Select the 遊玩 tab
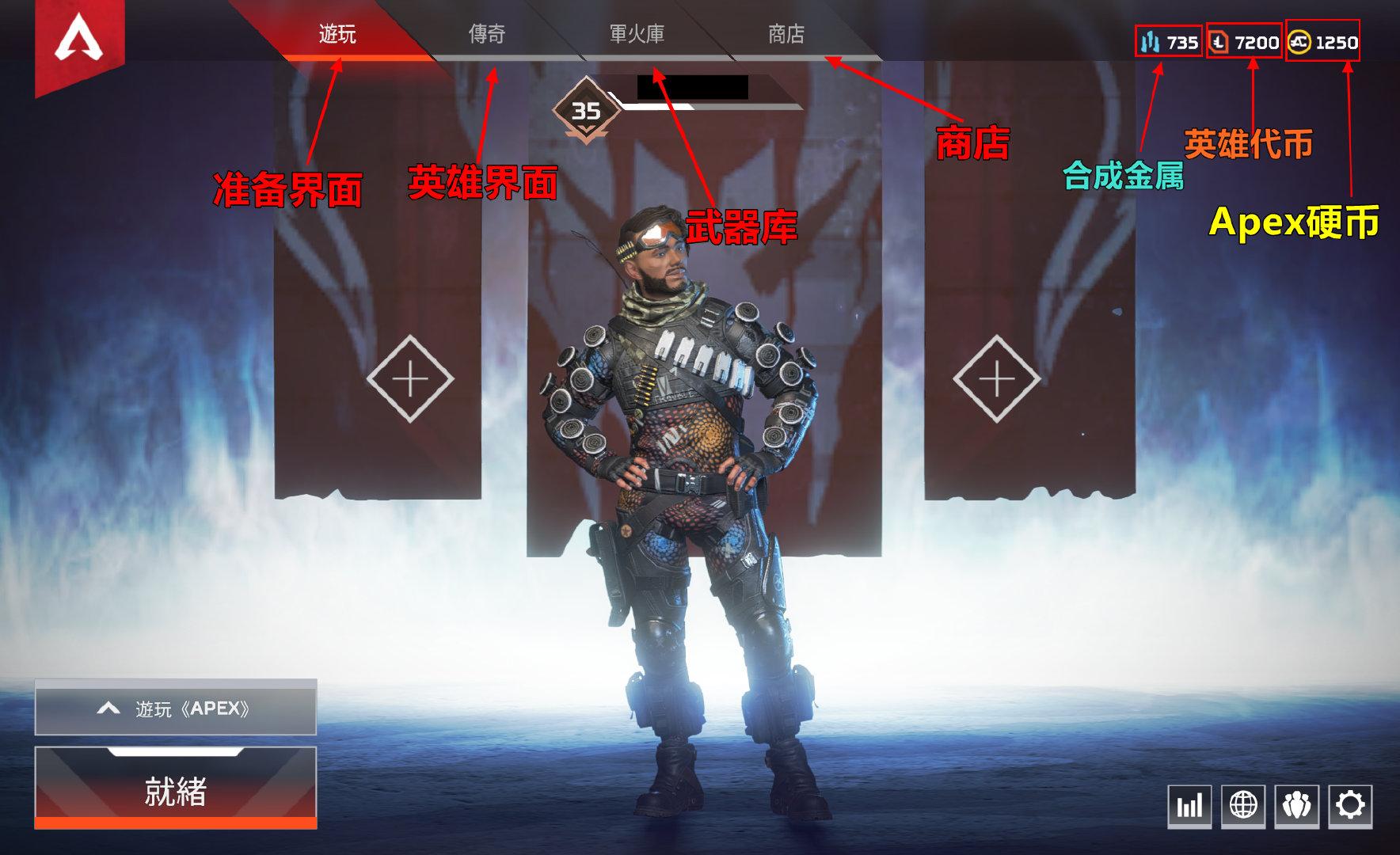Screen dimensions: 1400x855 click(337, 36)
